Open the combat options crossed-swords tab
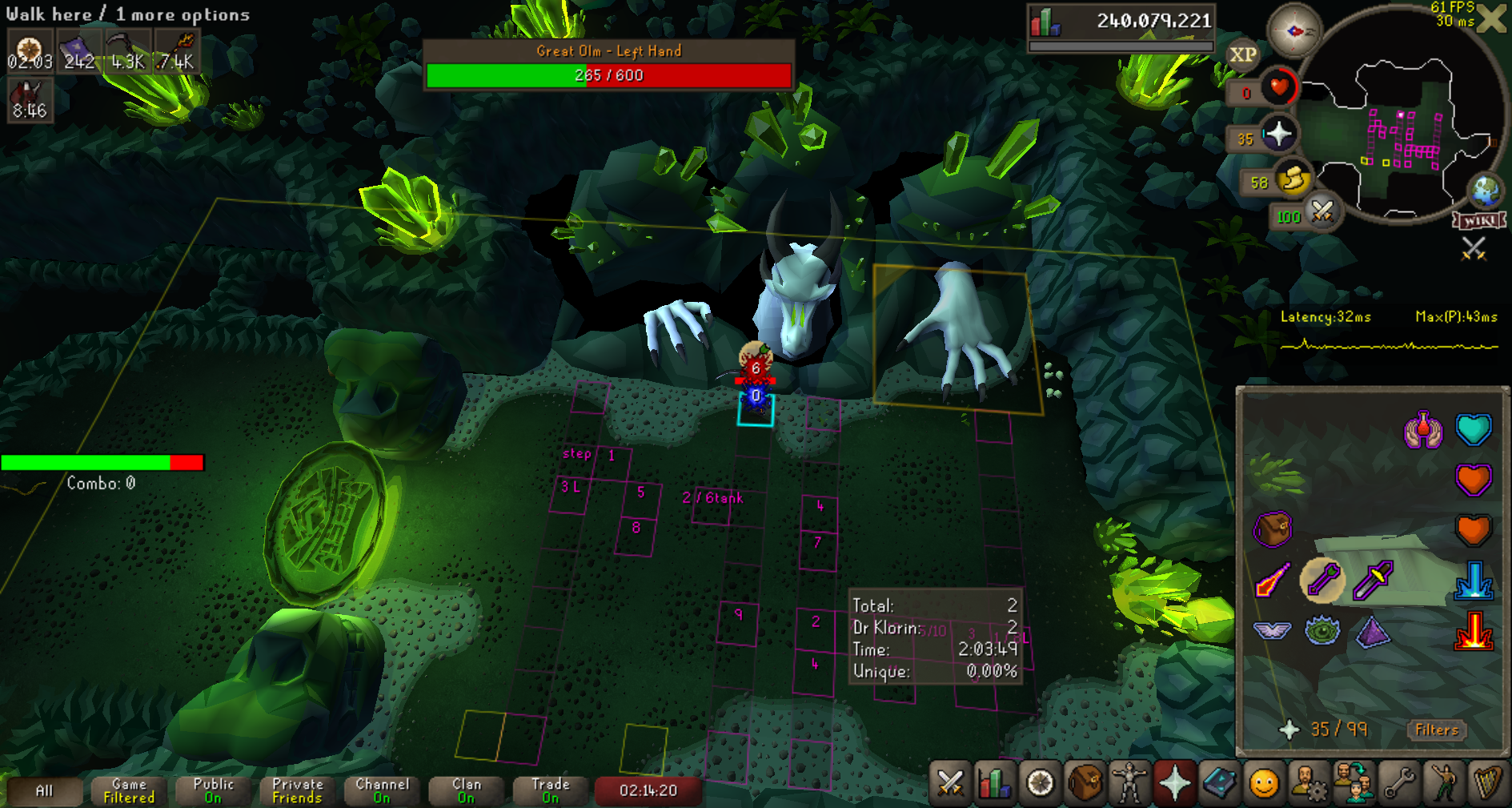 pos(950,783)
